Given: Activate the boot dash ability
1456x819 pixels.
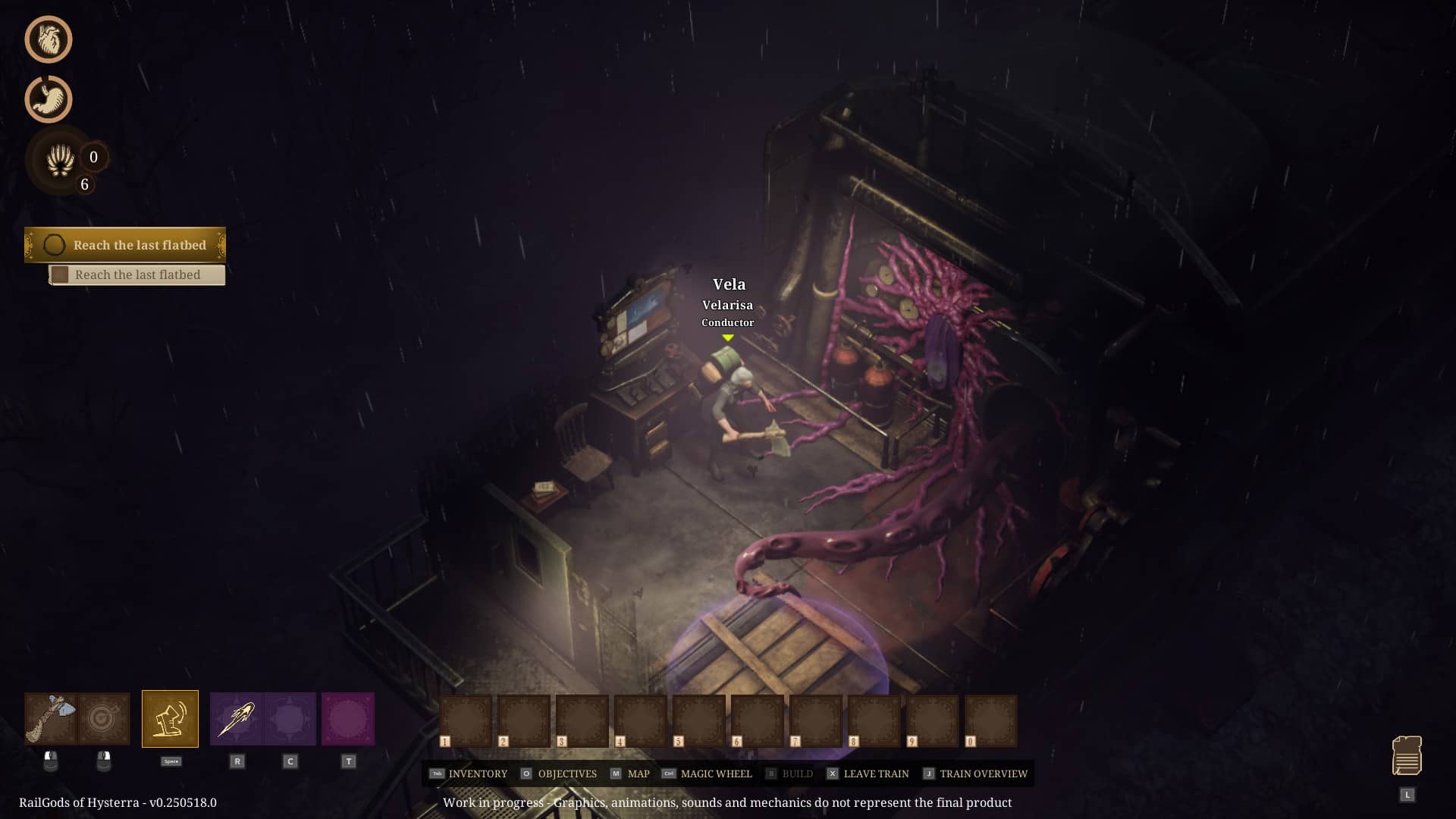Looking at the screenshot, I should click(170, 719).
